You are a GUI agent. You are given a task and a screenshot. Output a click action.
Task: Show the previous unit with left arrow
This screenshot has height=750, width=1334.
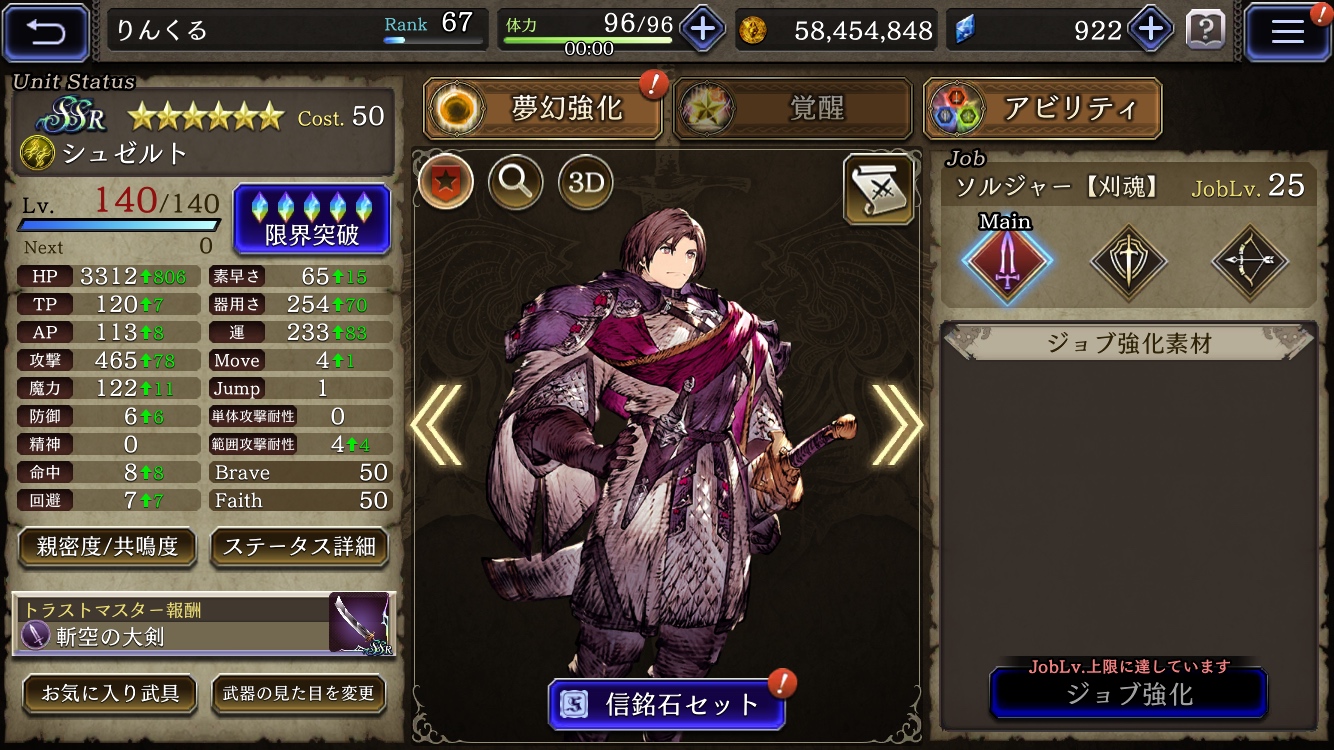pyautogui.click(x=437, y=425)
